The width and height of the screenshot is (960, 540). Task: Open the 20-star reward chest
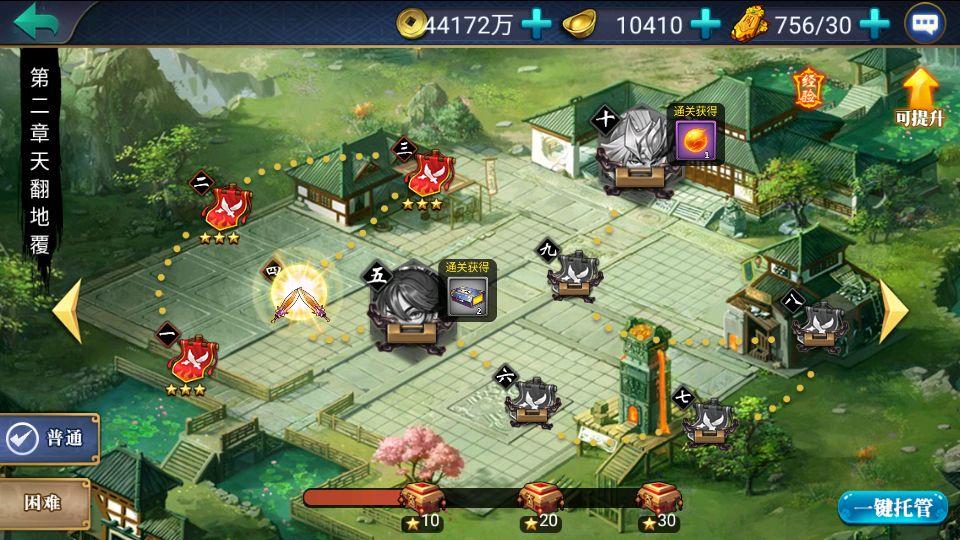(x=540, y=499)
